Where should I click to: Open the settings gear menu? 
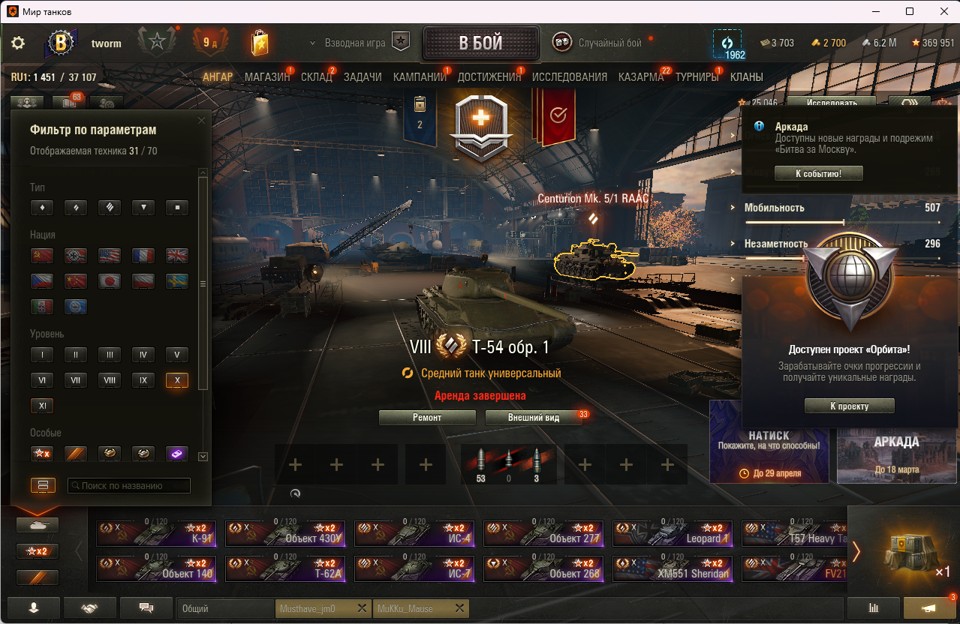pyautogui.click(x=18, y=43)
